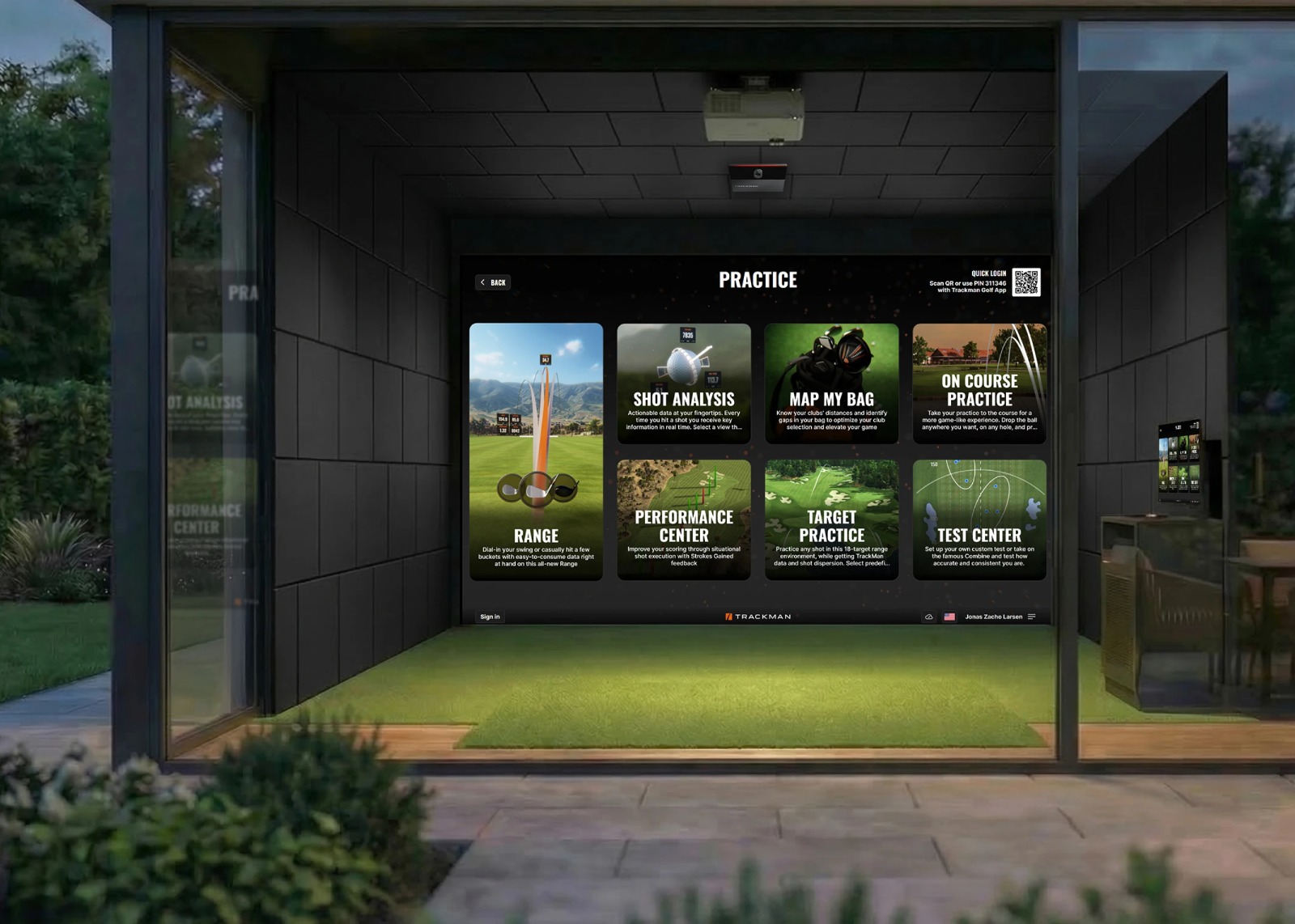
Task: Open Shot Analysis
Action: point(684,384)
